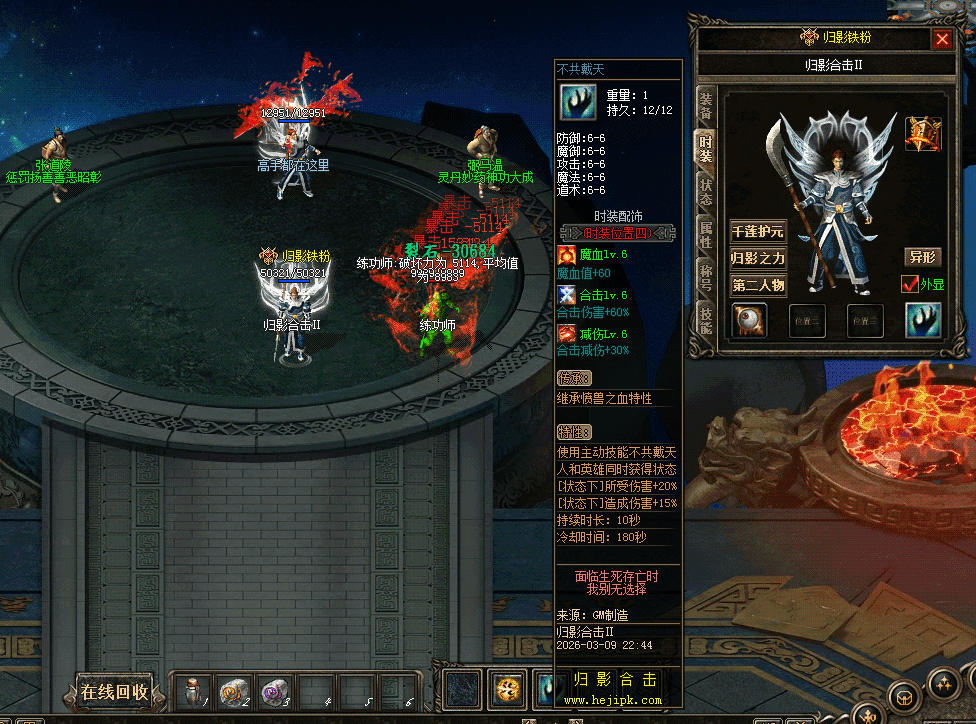Activate the golden fire orb skill icon
Image resolution: width=976 pixels, height=724 pixels.
click(x=509, y=689)
